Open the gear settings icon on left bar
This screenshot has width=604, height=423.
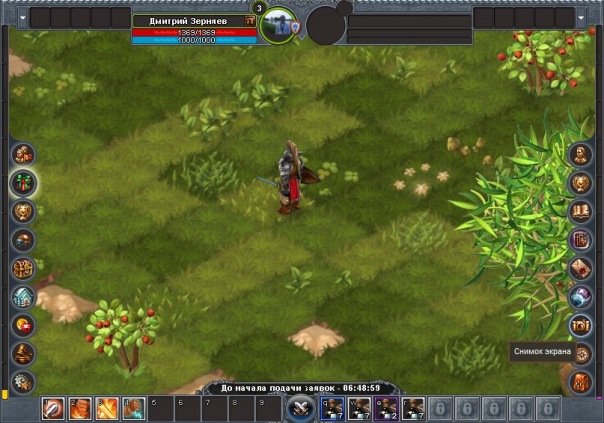pyautogui.click(x=22, y=381)
